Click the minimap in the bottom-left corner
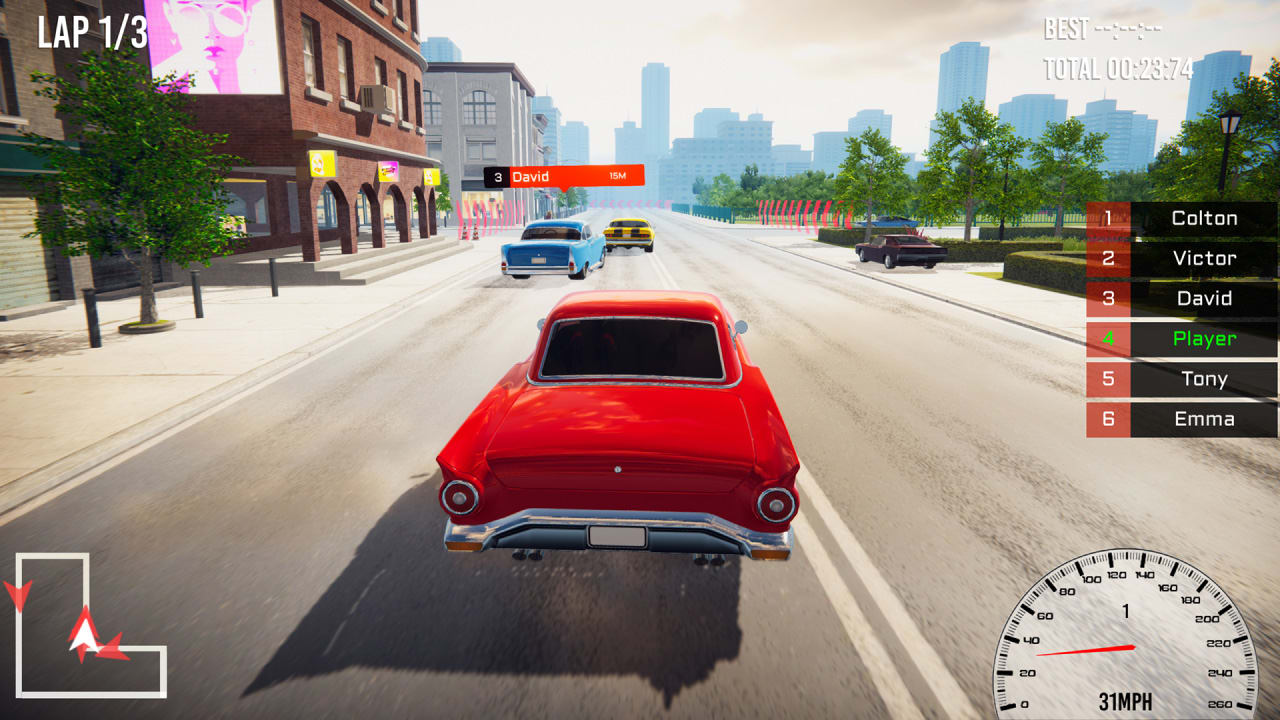1280x720 pixels. [x=90, y=625]
